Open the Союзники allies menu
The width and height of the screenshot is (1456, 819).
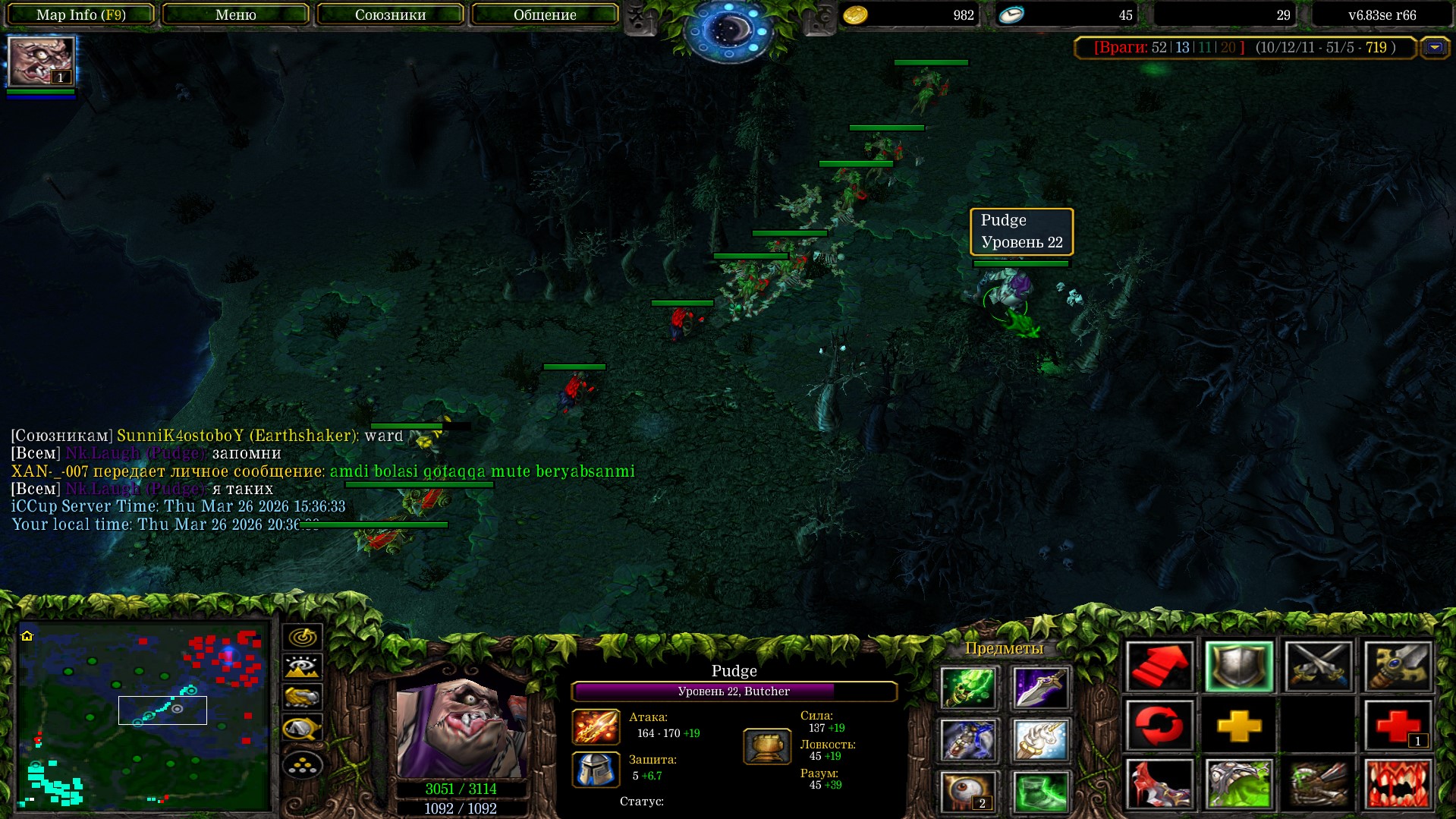pos(390,14)
